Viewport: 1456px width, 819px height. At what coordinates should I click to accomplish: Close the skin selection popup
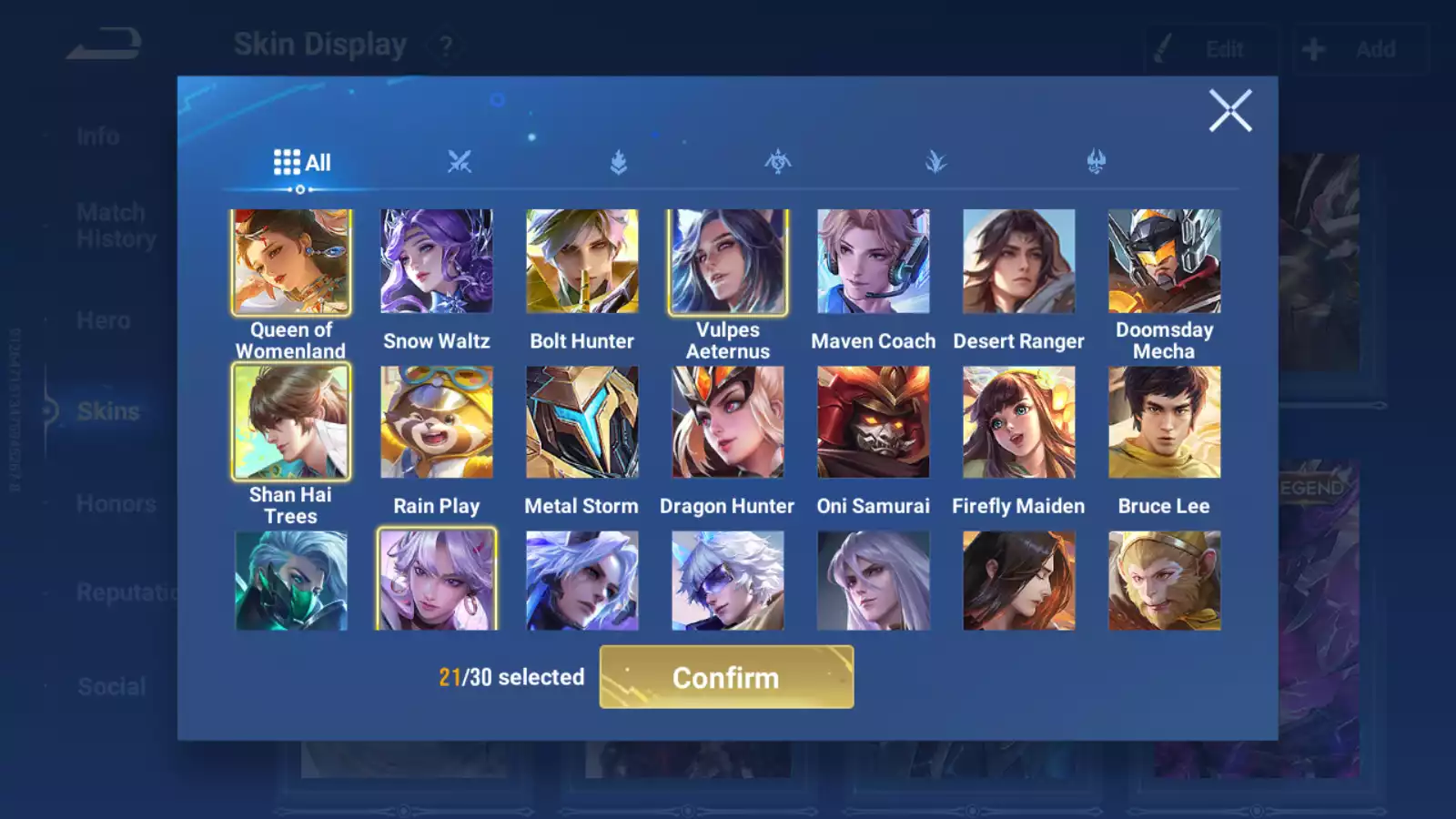(x=1229, y=111)
